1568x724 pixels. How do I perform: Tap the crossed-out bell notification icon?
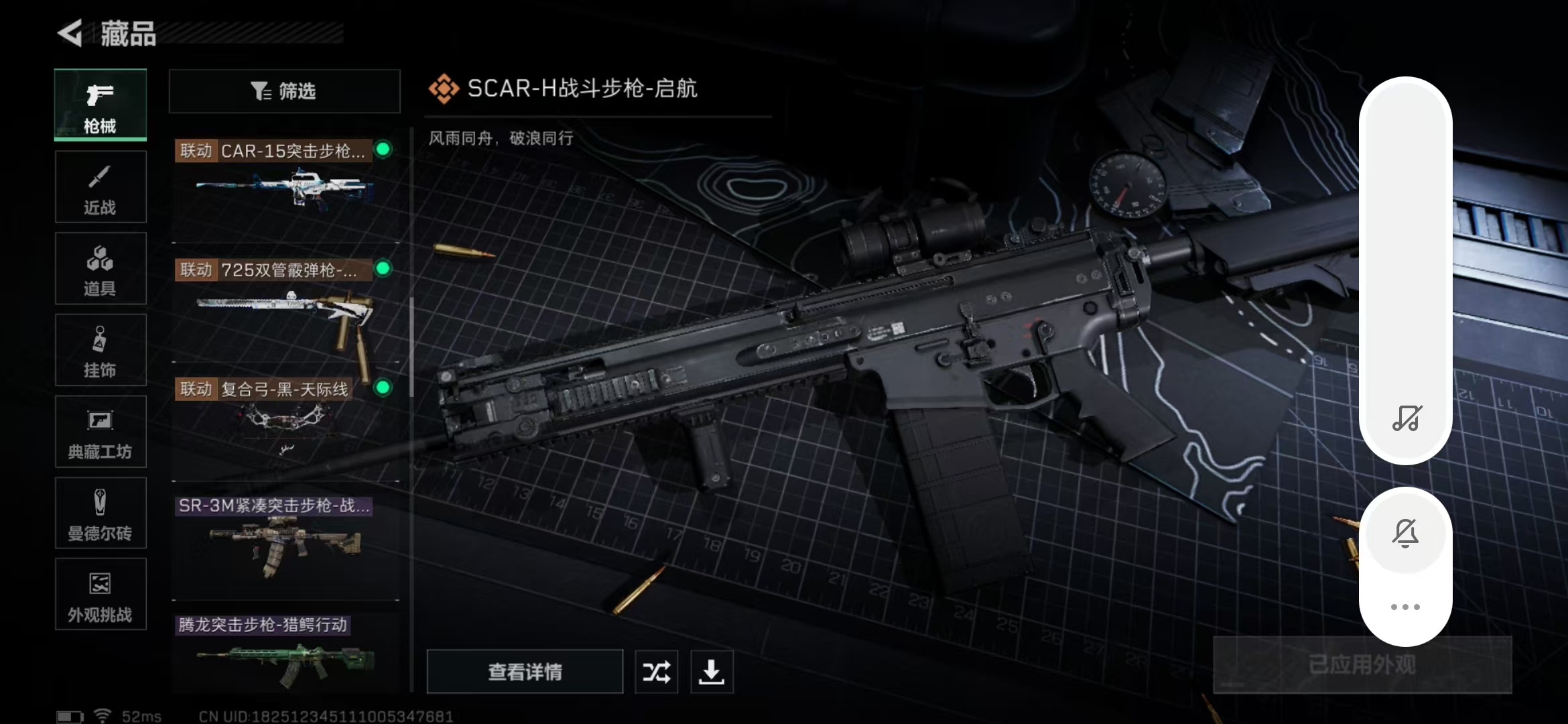1406,534
